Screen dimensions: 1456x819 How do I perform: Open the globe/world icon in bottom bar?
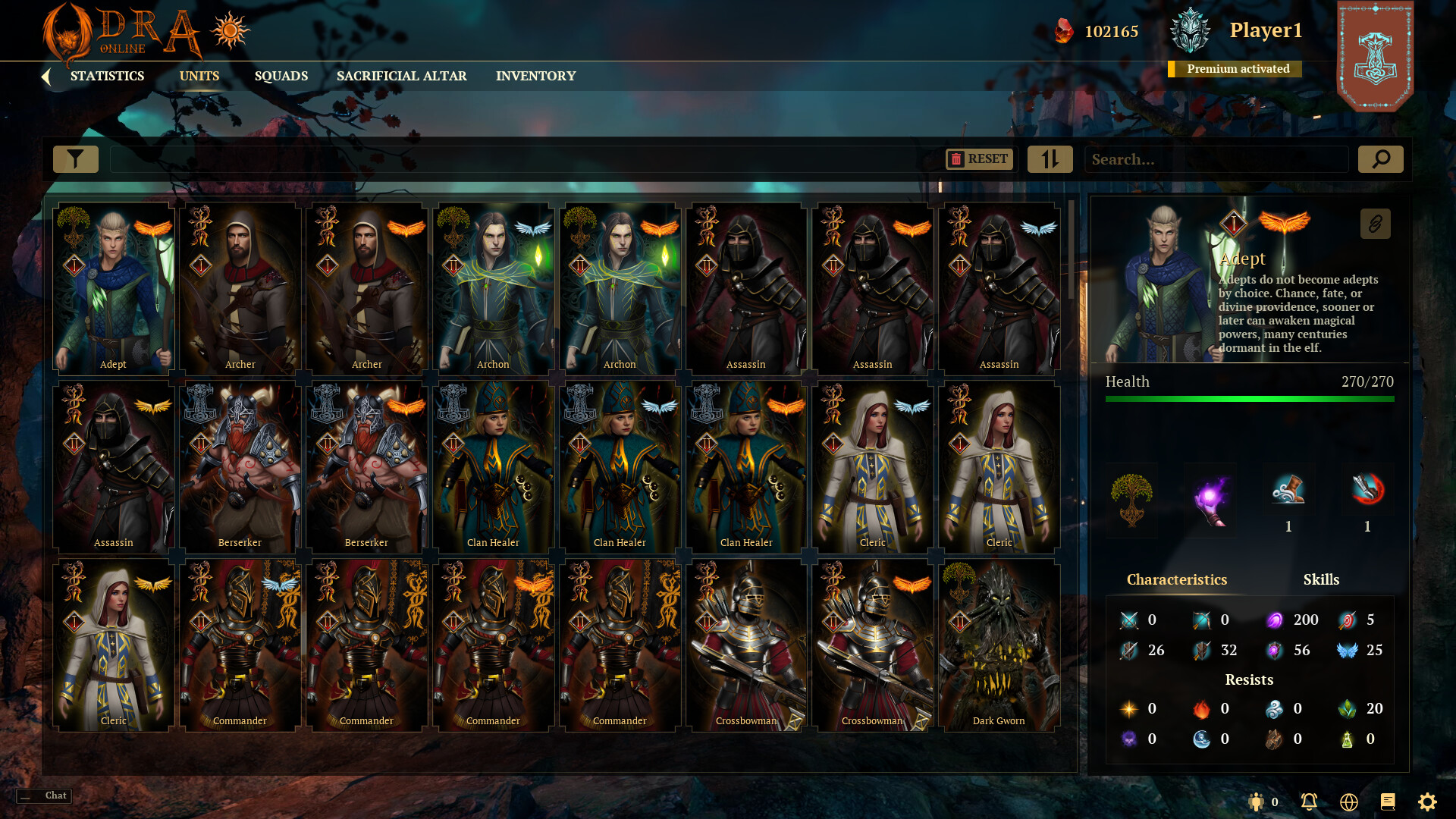[x=1348, y=802]
